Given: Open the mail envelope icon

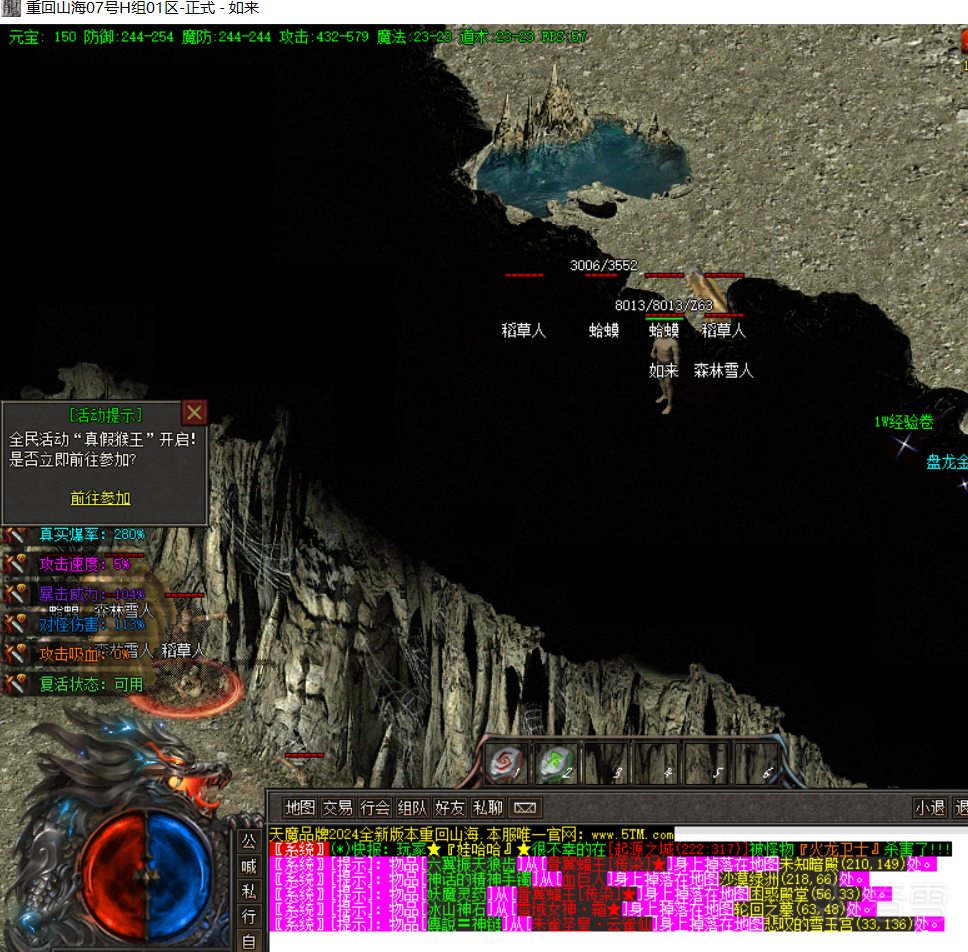Looking at the screenshot, I should 525,807.
